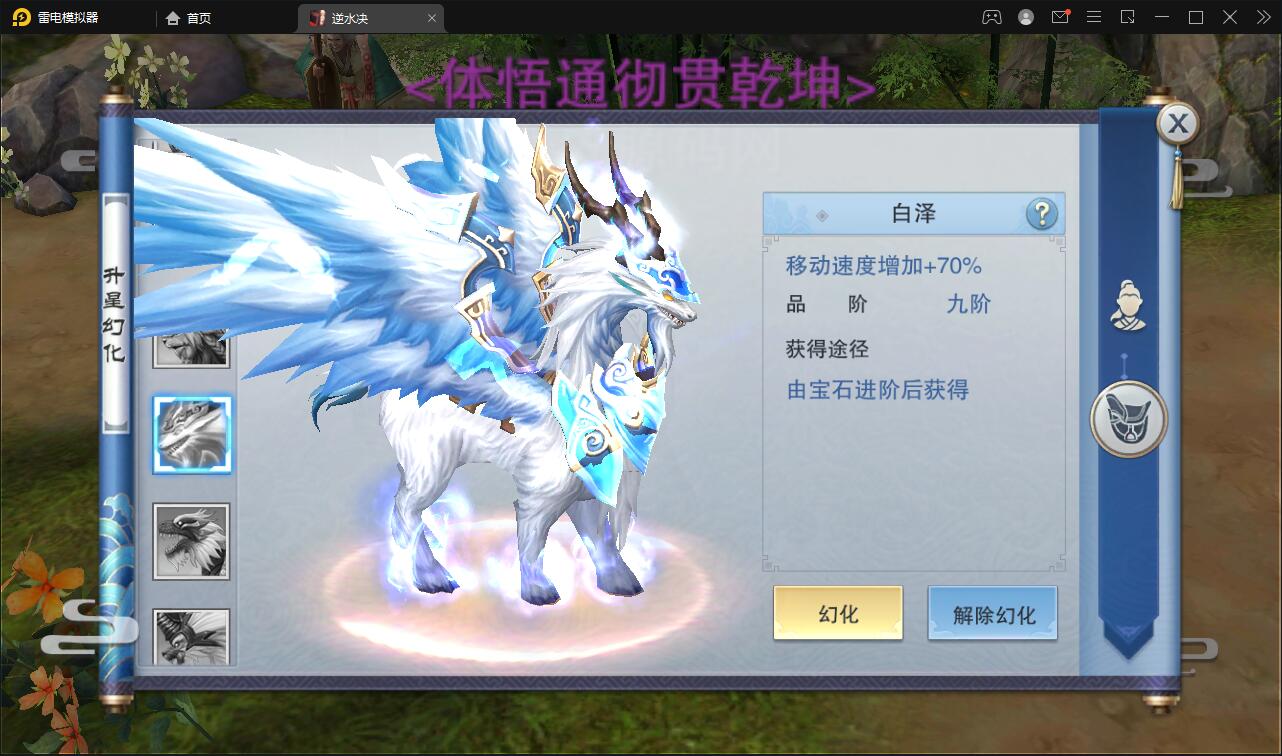This screenshot has height=756, width=1282.
Task: Click the emulator screen rotation icon
Action: pos(1126,17)
